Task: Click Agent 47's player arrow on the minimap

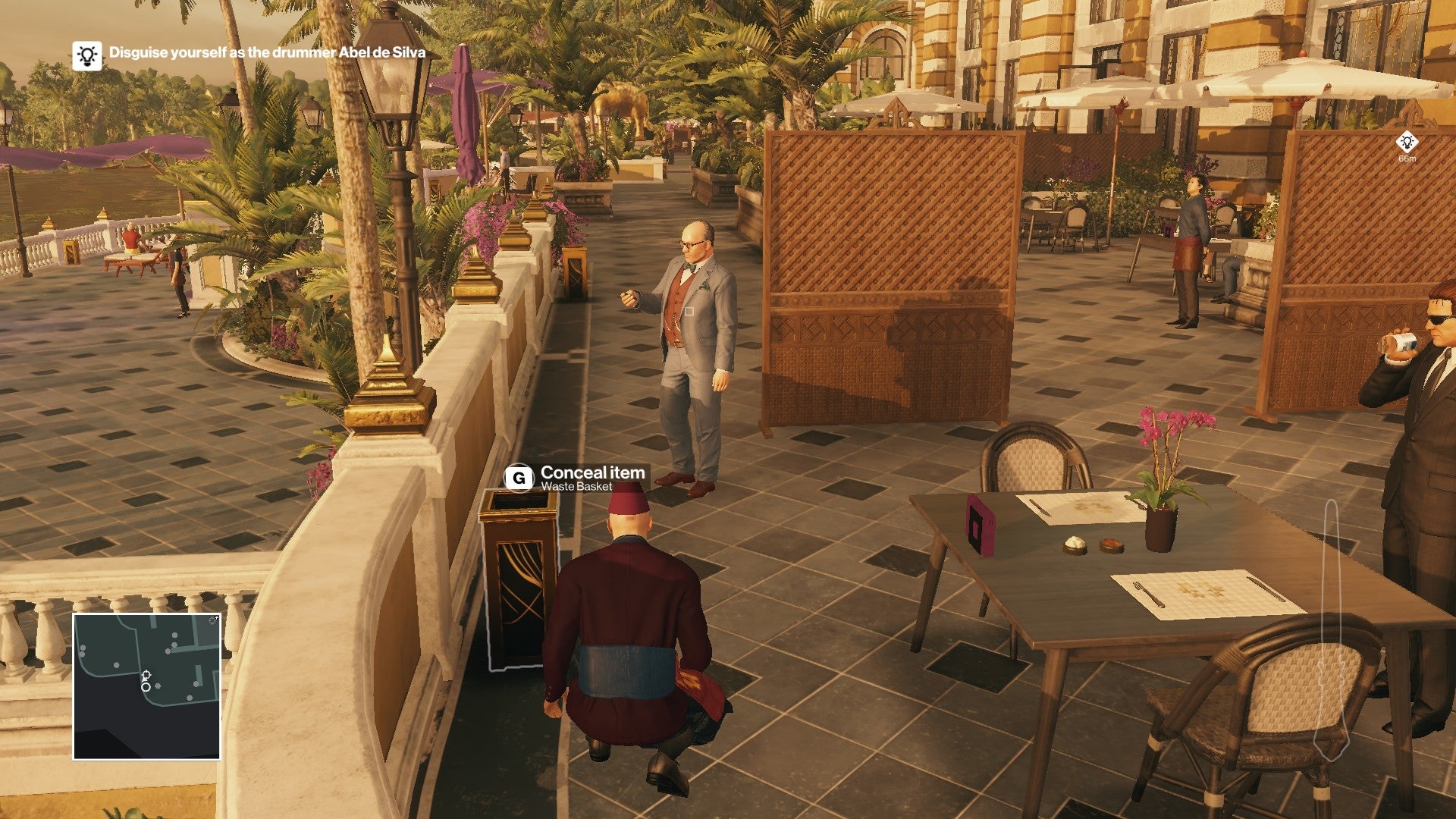Action: [x=146, y=675]
